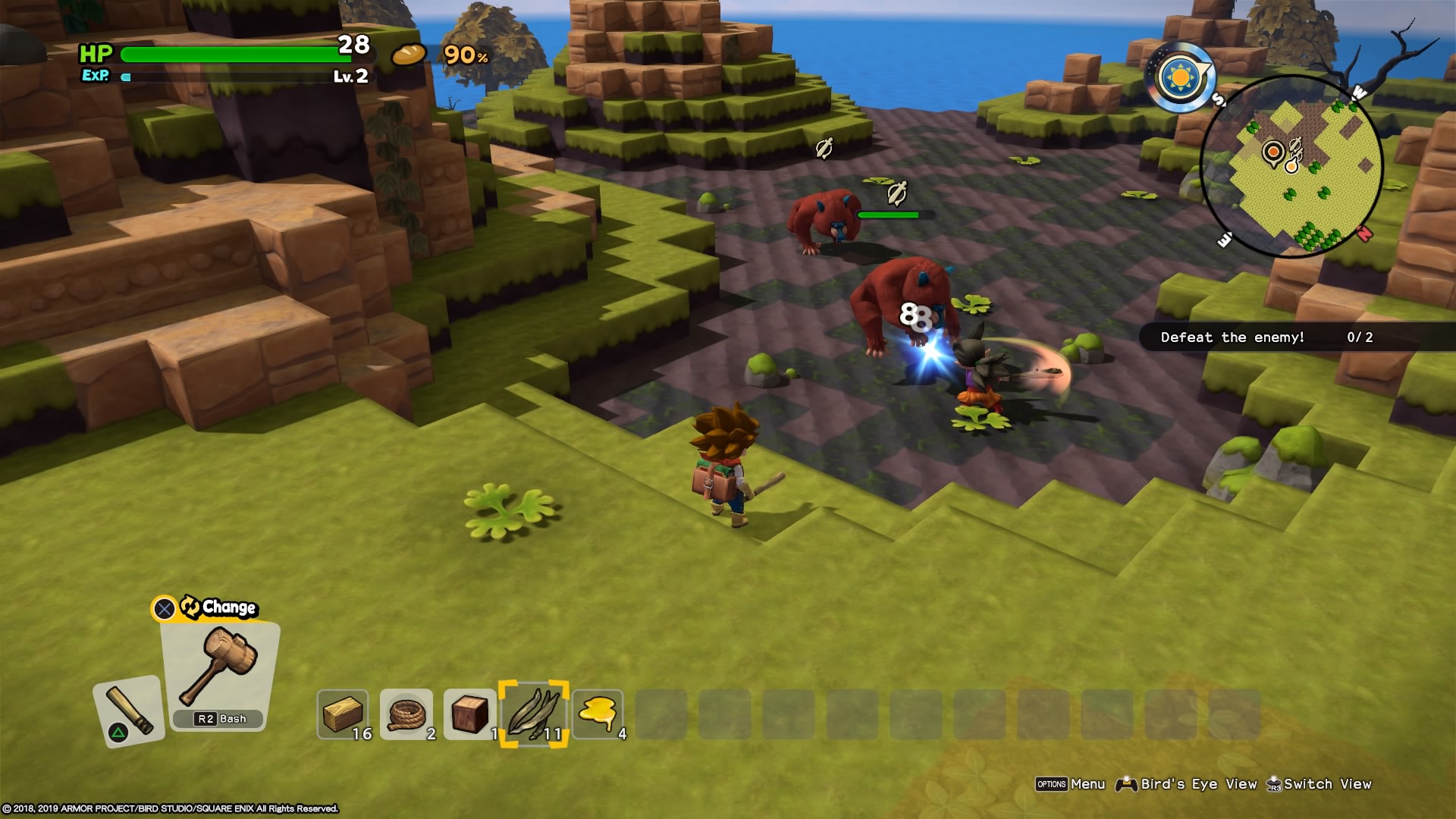
Task: Select the wood block hotbar slot
Action: click(343, 714)
